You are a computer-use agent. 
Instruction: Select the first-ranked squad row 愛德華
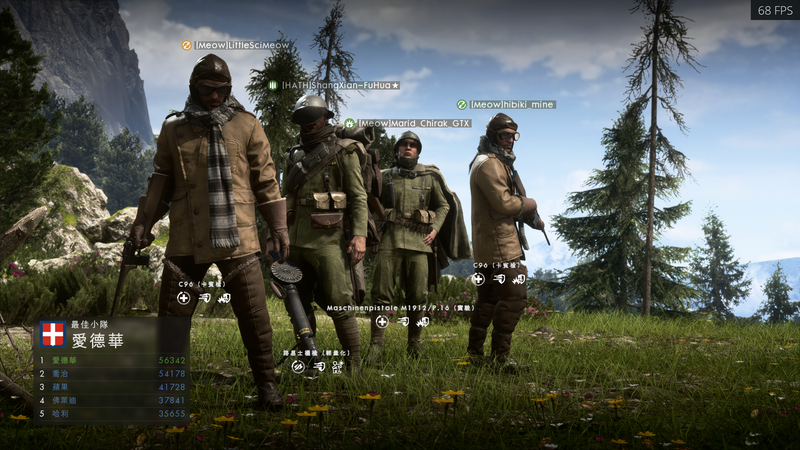(112, 360)
